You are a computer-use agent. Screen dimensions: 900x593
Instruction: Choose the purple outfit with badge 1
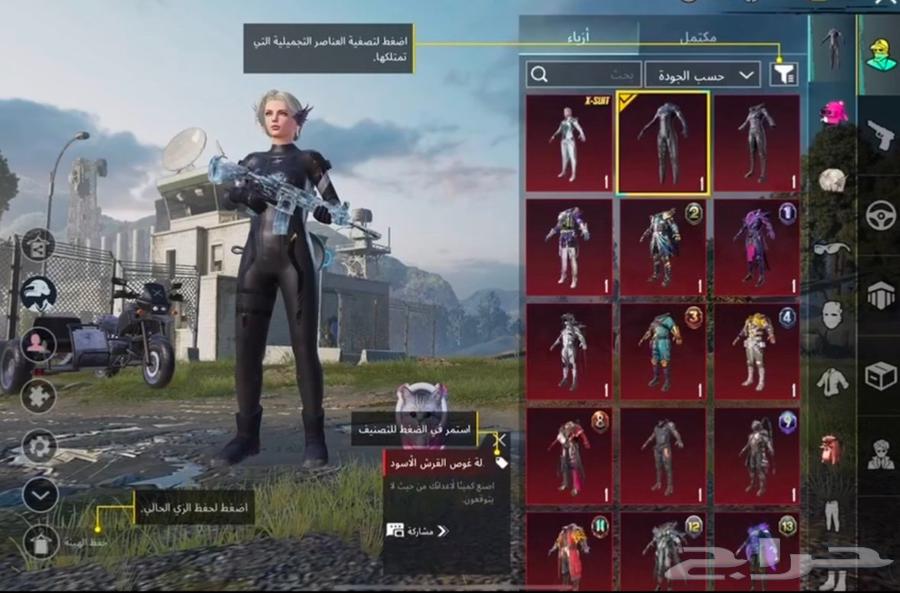(756, 247)
